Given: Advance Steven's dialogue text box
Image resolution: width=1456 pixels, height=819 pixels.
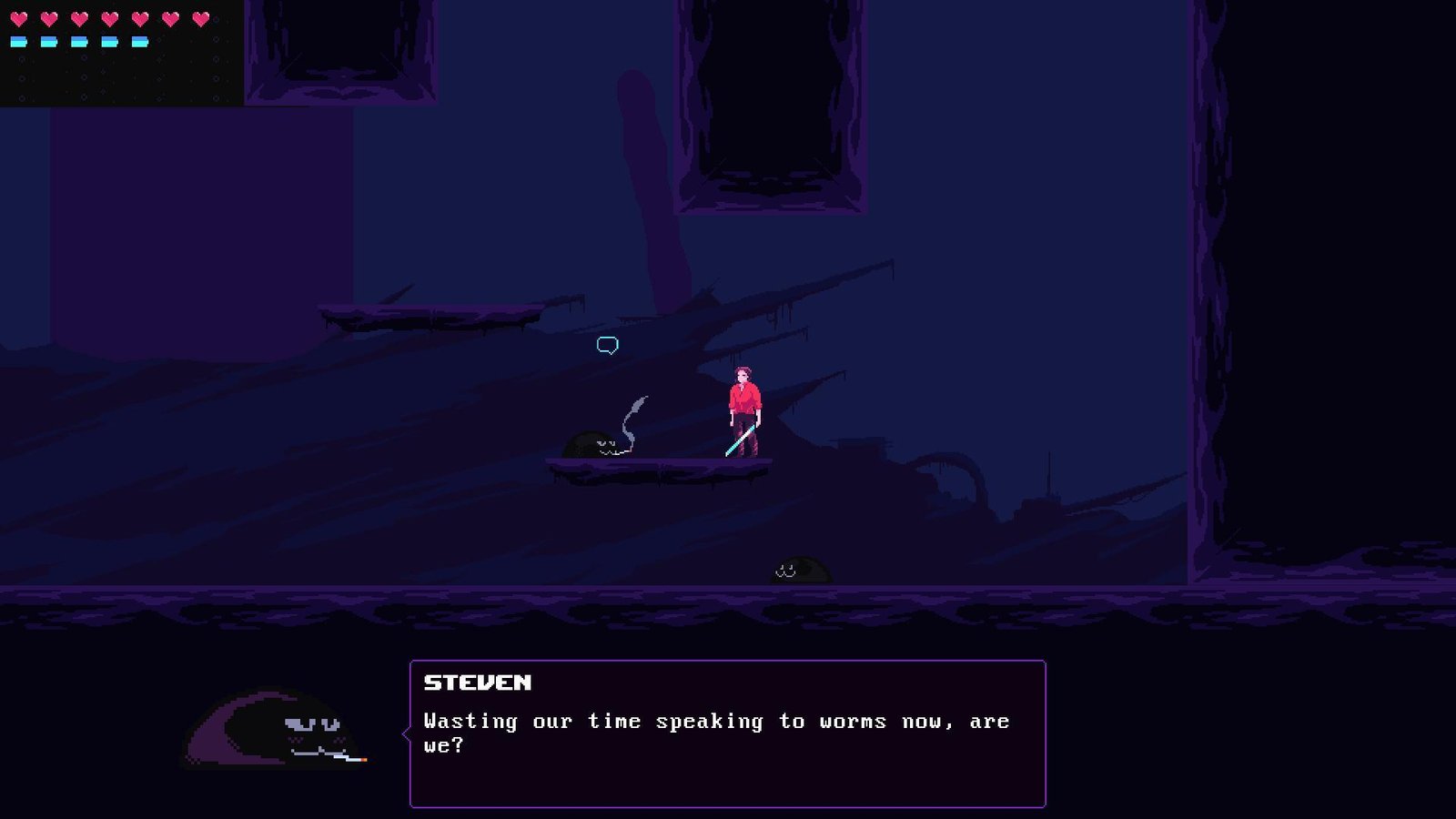Looking at the screenshot, I should pos(727,733).
